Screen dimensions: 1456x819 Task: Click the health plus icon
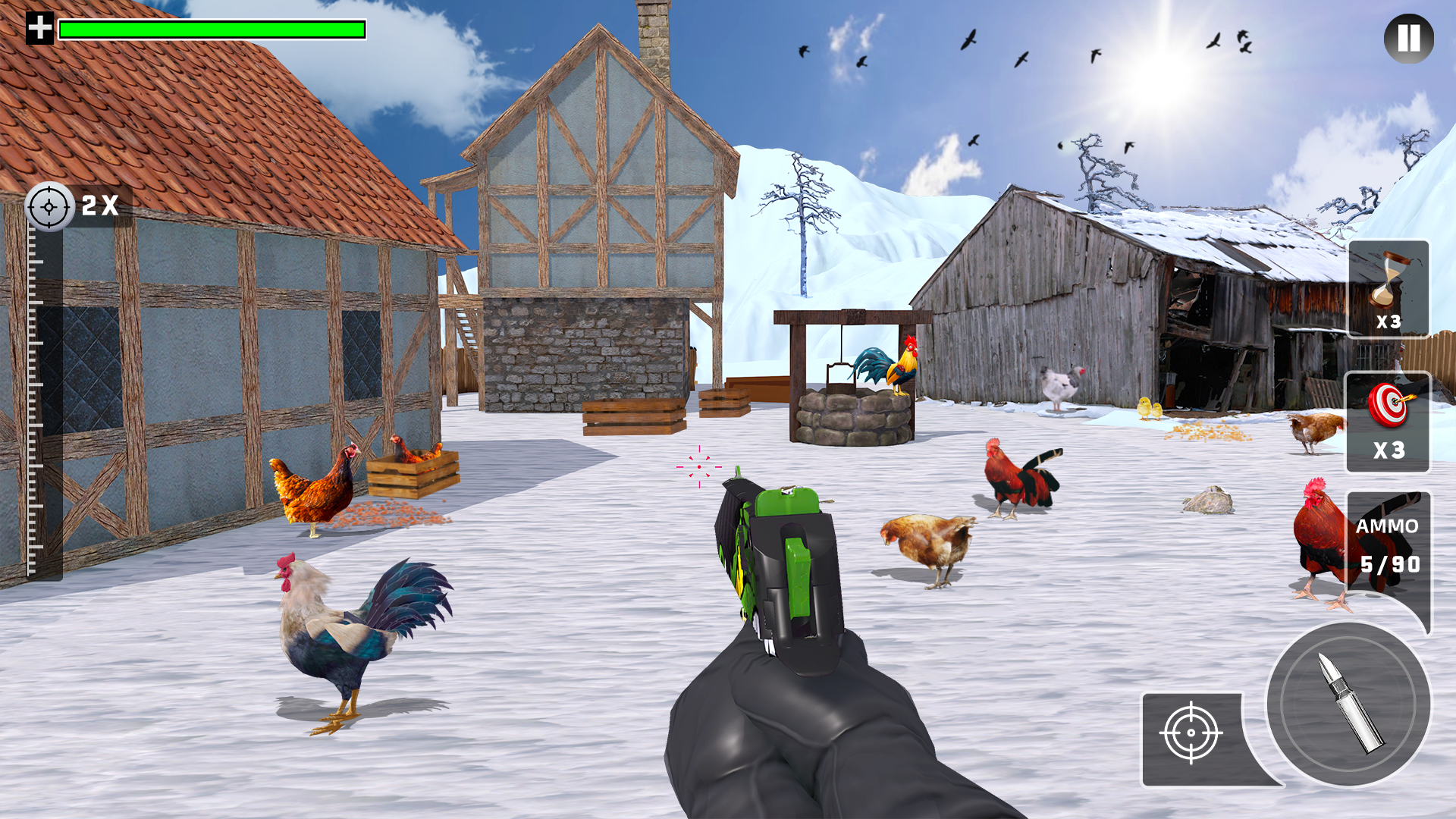point(40,30)
